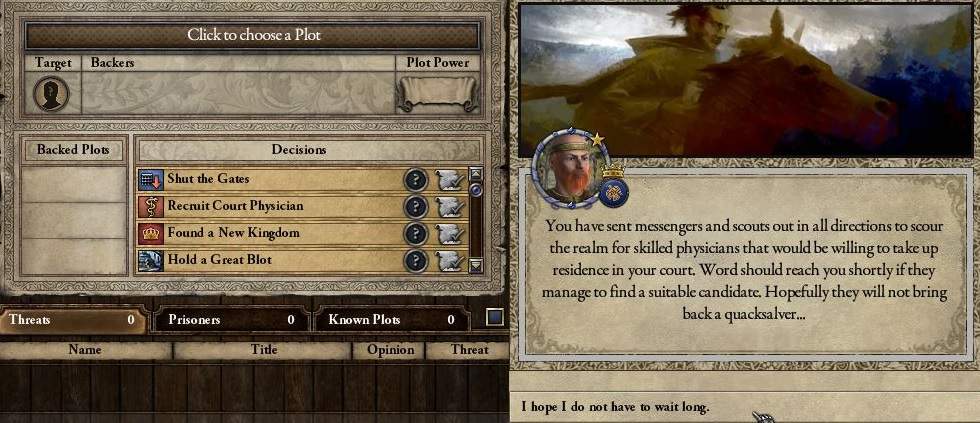The width and height of the screenshot is (980, 423).
Task: Confirm the Shut the Gates decision button
Action: coord(449,180)
